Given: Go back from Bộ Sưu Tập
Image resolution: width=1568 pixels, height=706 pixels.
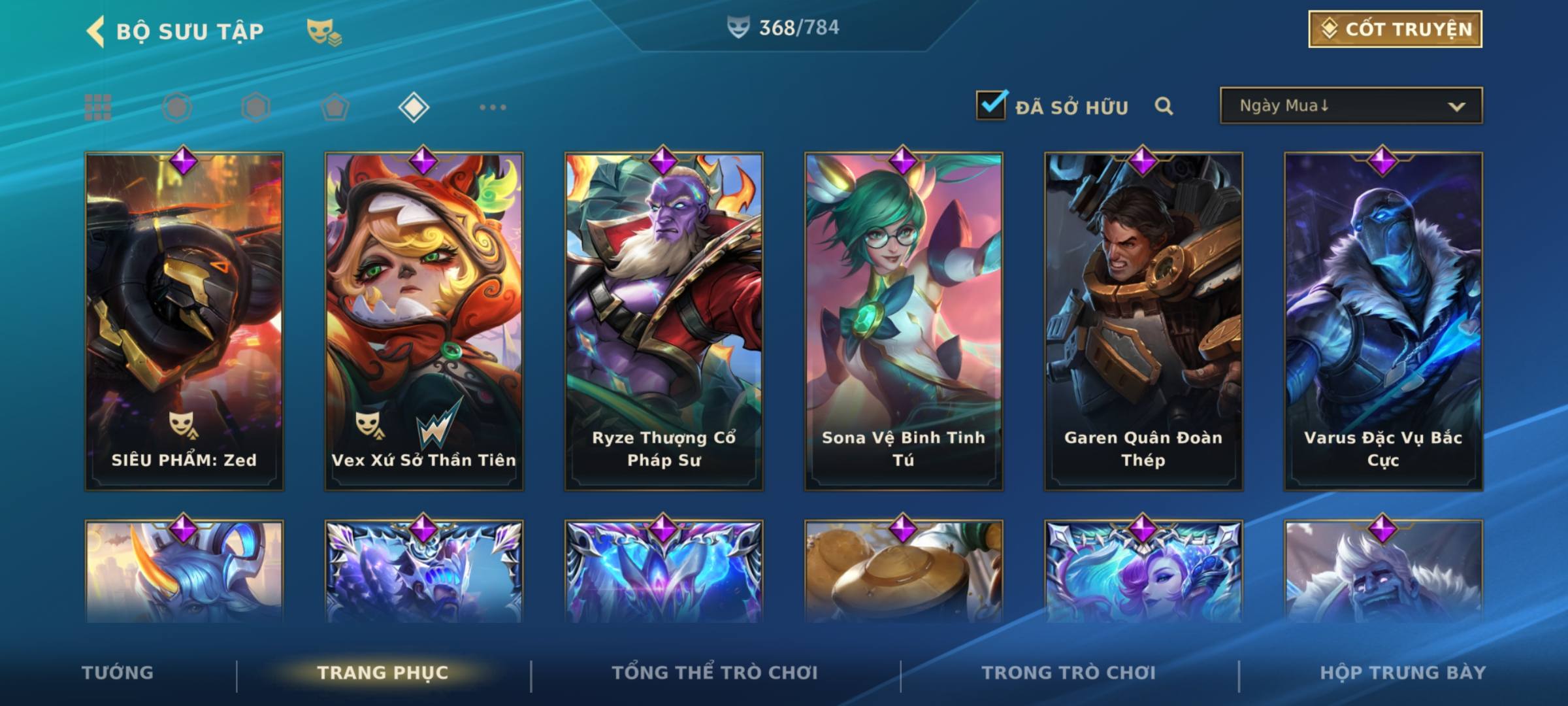Looking at the screenshot, I should [x=96, y=31].
